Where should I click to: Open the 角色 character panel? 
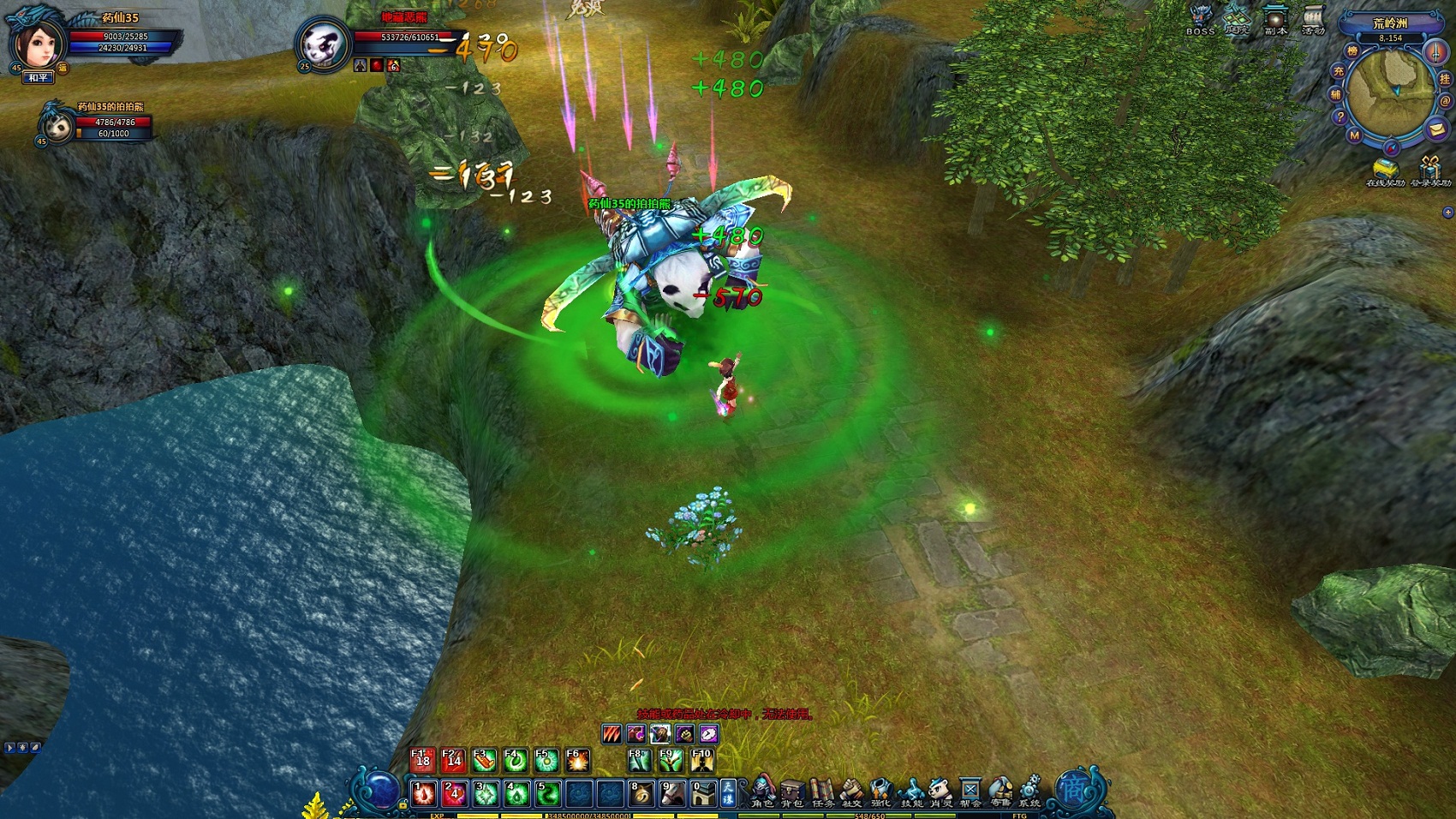[762, 791]
